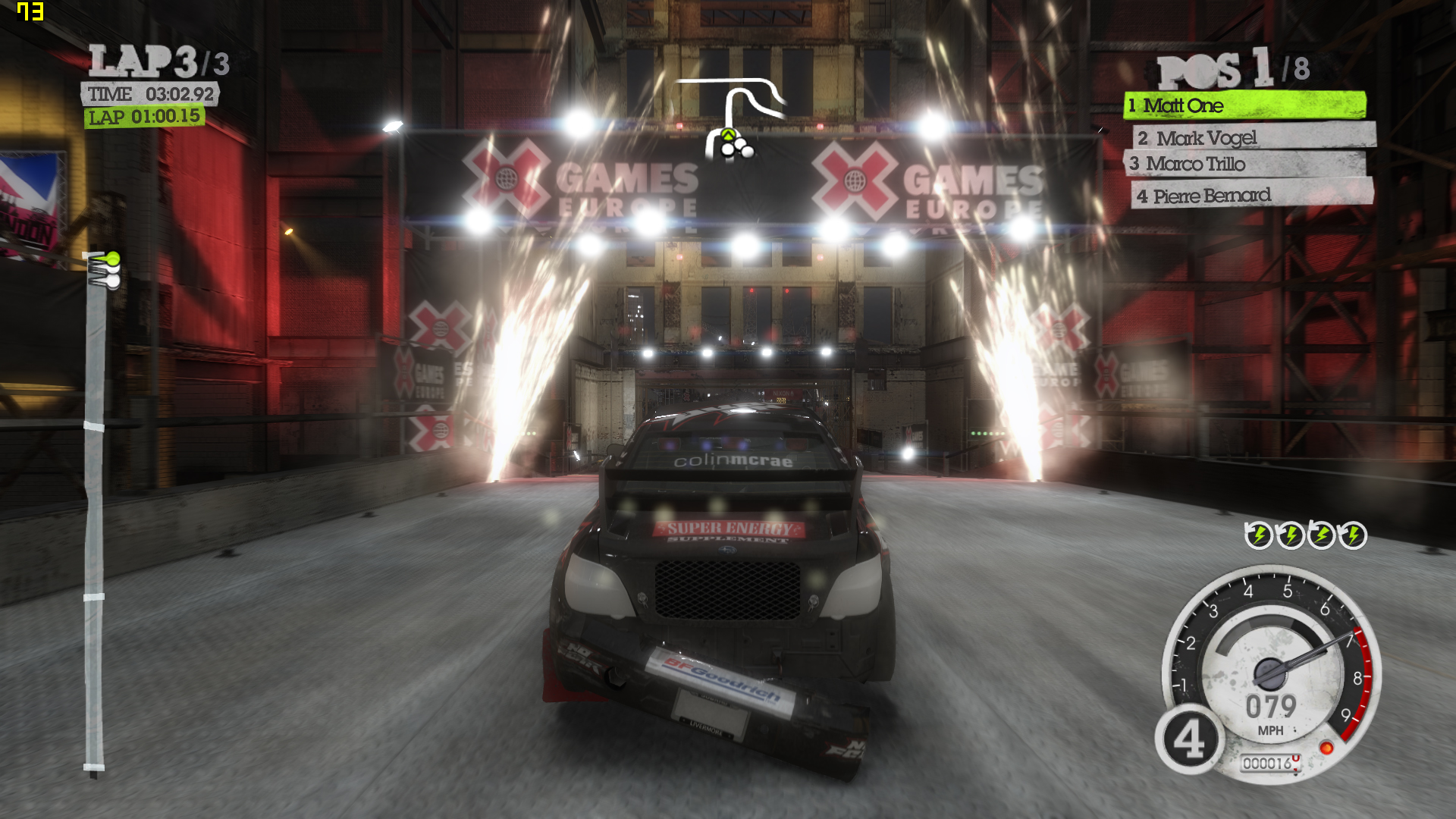Pick Pierre Bernard in the position list

(x=1251, y=196)
